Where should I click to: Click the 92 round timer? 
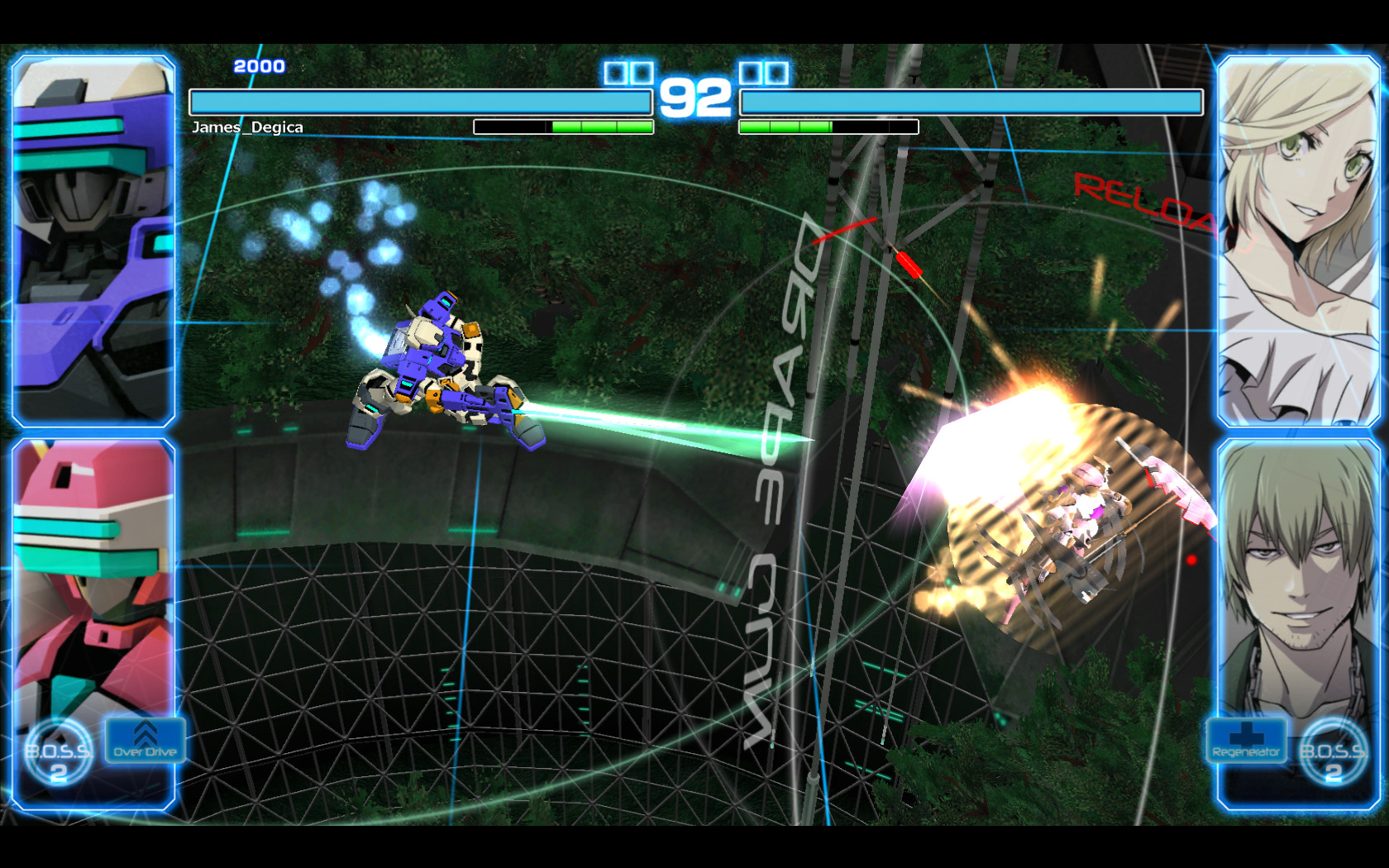point(697,98)
